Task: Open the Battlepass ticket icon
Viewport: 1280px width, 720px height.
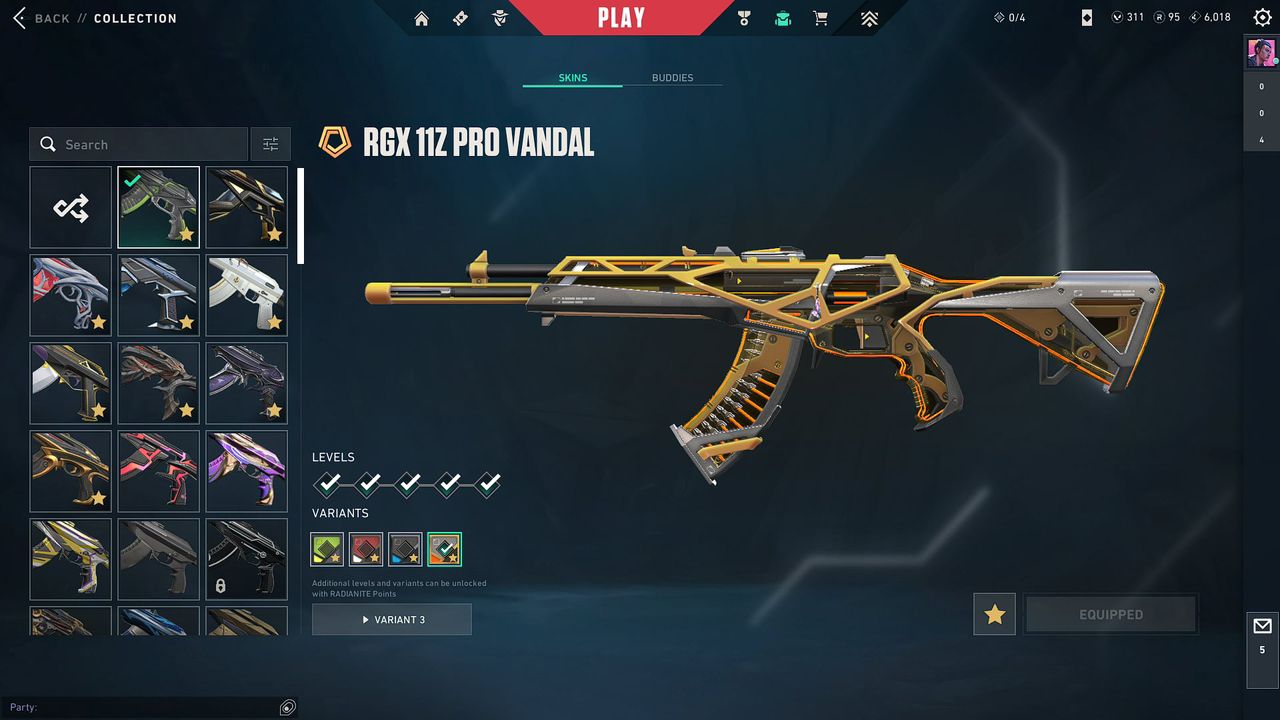Action: click(459, 17)
